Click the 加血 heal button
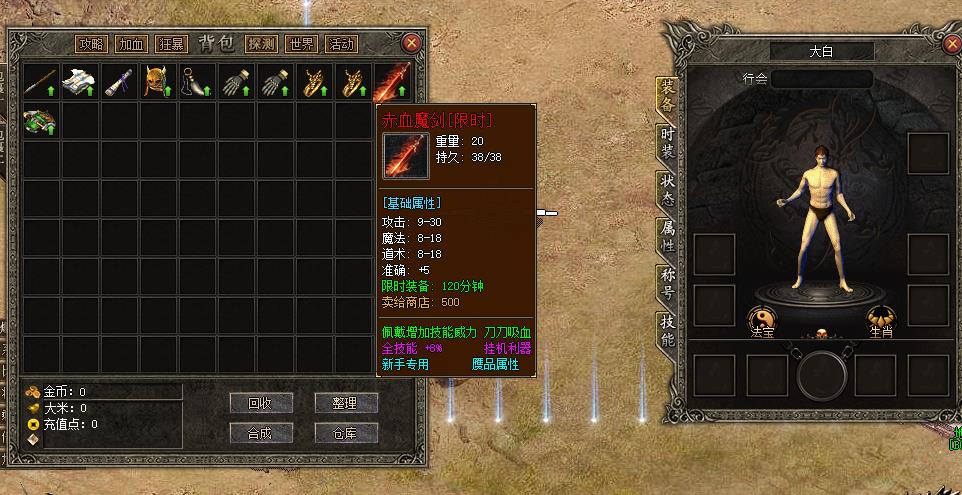 [130, 44]
